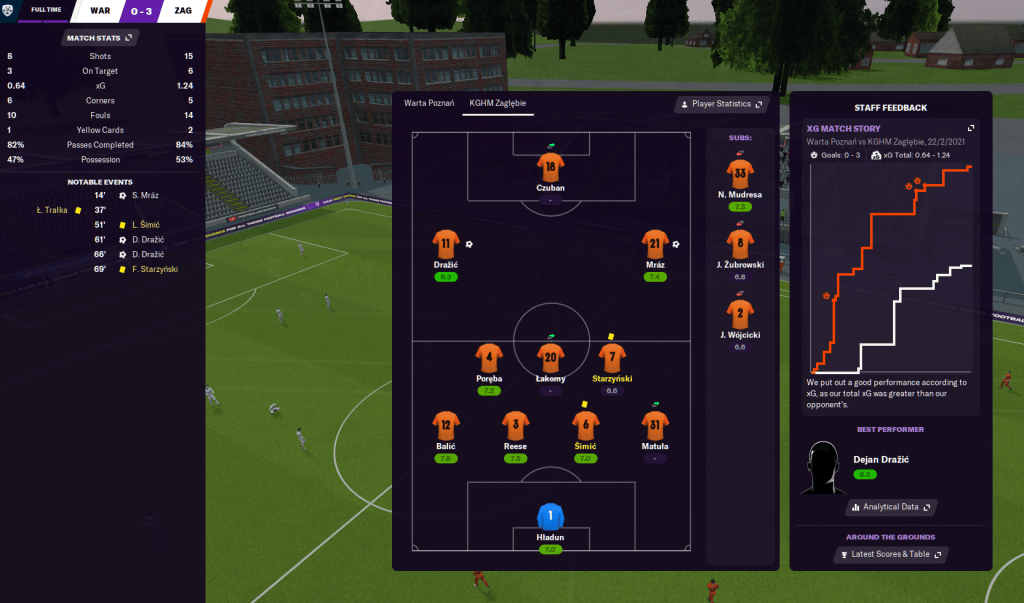Expand the xG Match Story graph

[x=969, y=128]
